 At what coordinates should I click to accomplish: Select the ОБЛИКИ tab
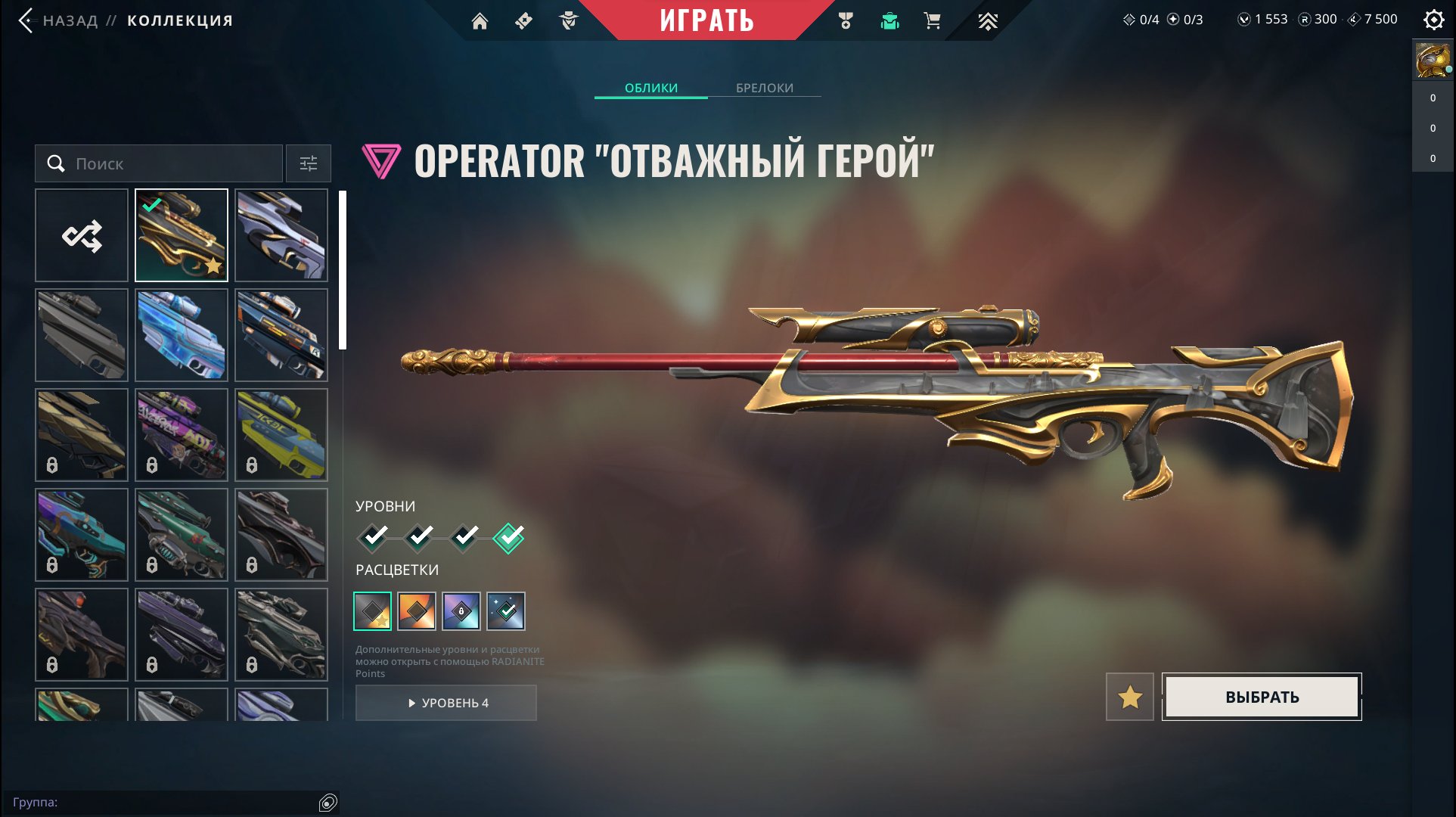click(650, 88)
